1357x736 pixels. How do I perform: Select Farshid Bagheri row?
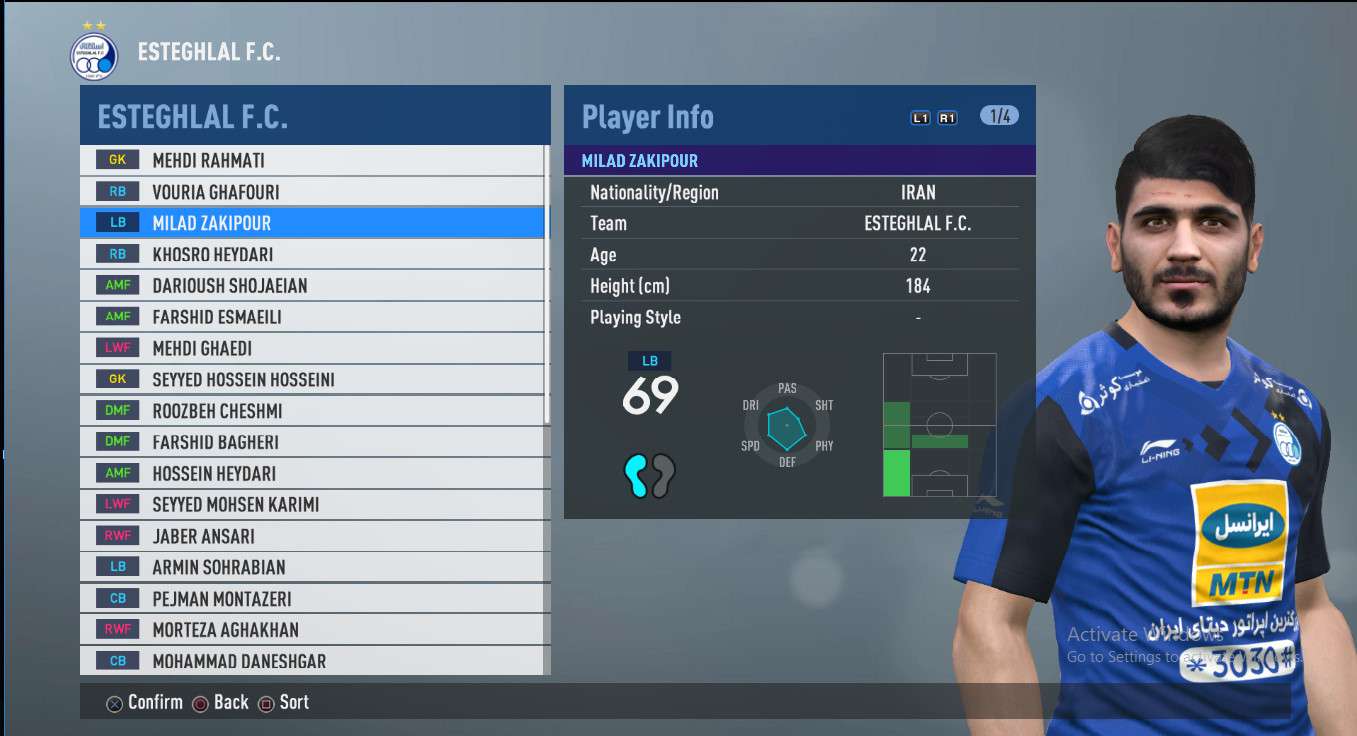312,442
